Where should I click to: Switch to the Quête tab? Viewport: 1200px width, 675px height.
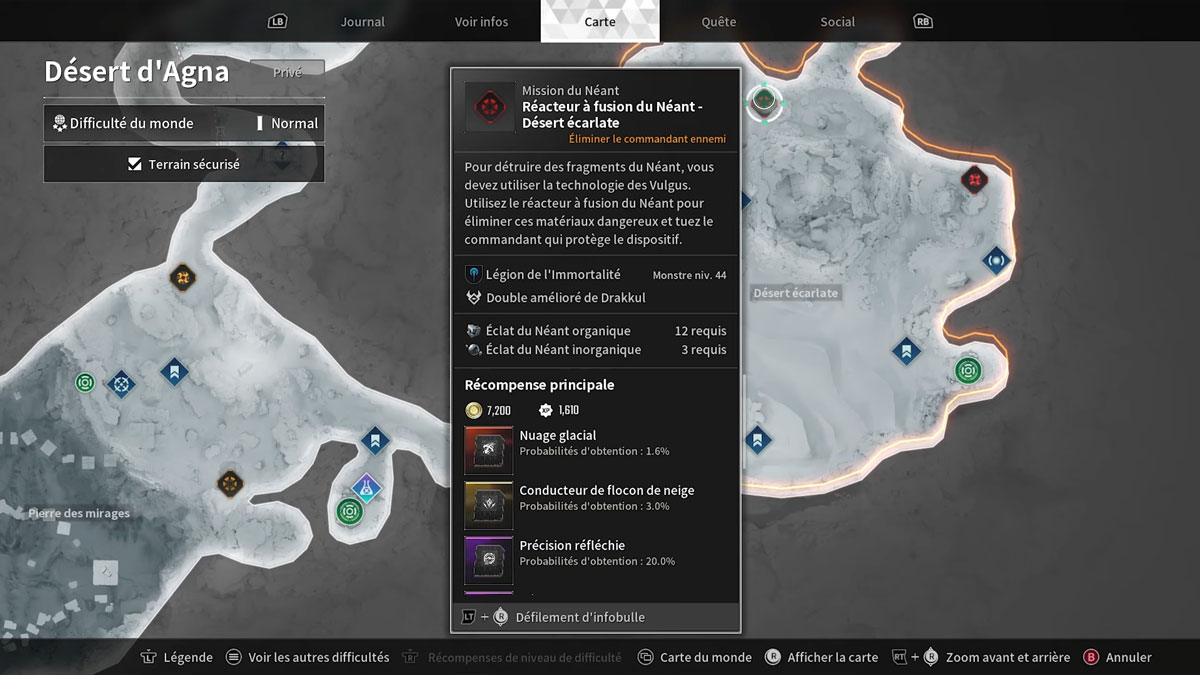click(x=718, y=22)
